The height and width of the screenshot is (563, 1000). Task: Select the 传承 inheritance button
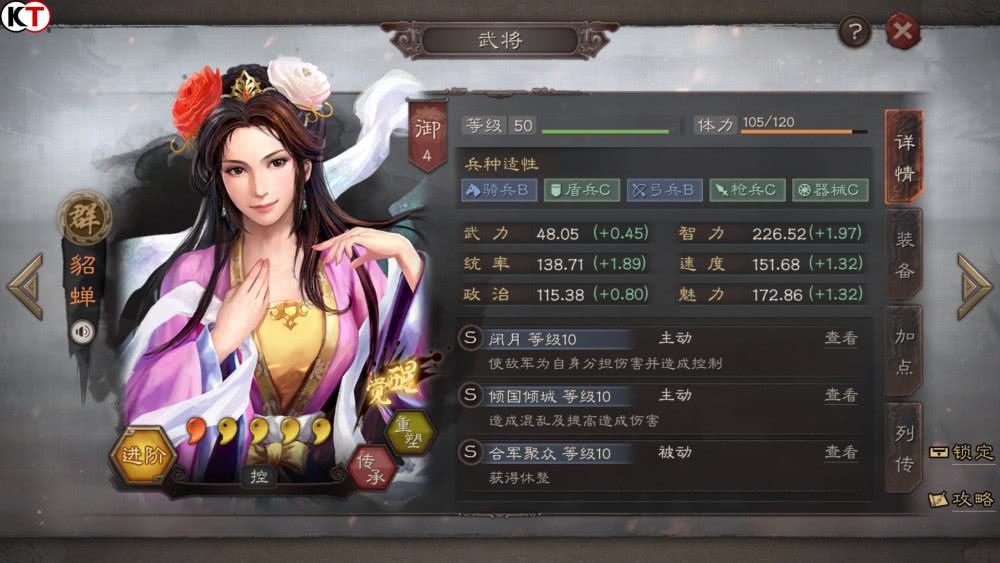click(373, 466)
